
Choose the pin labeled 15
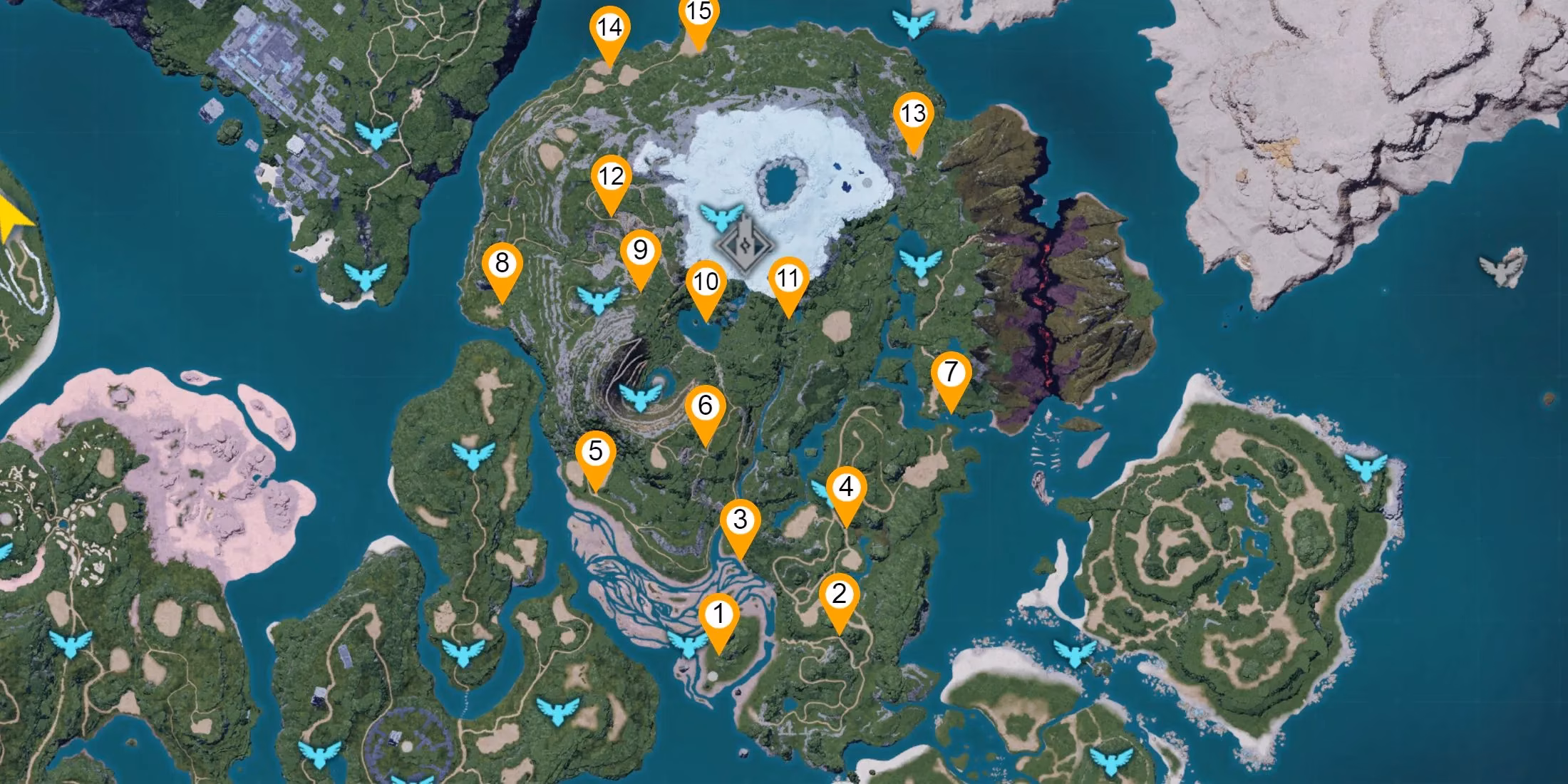699,14
